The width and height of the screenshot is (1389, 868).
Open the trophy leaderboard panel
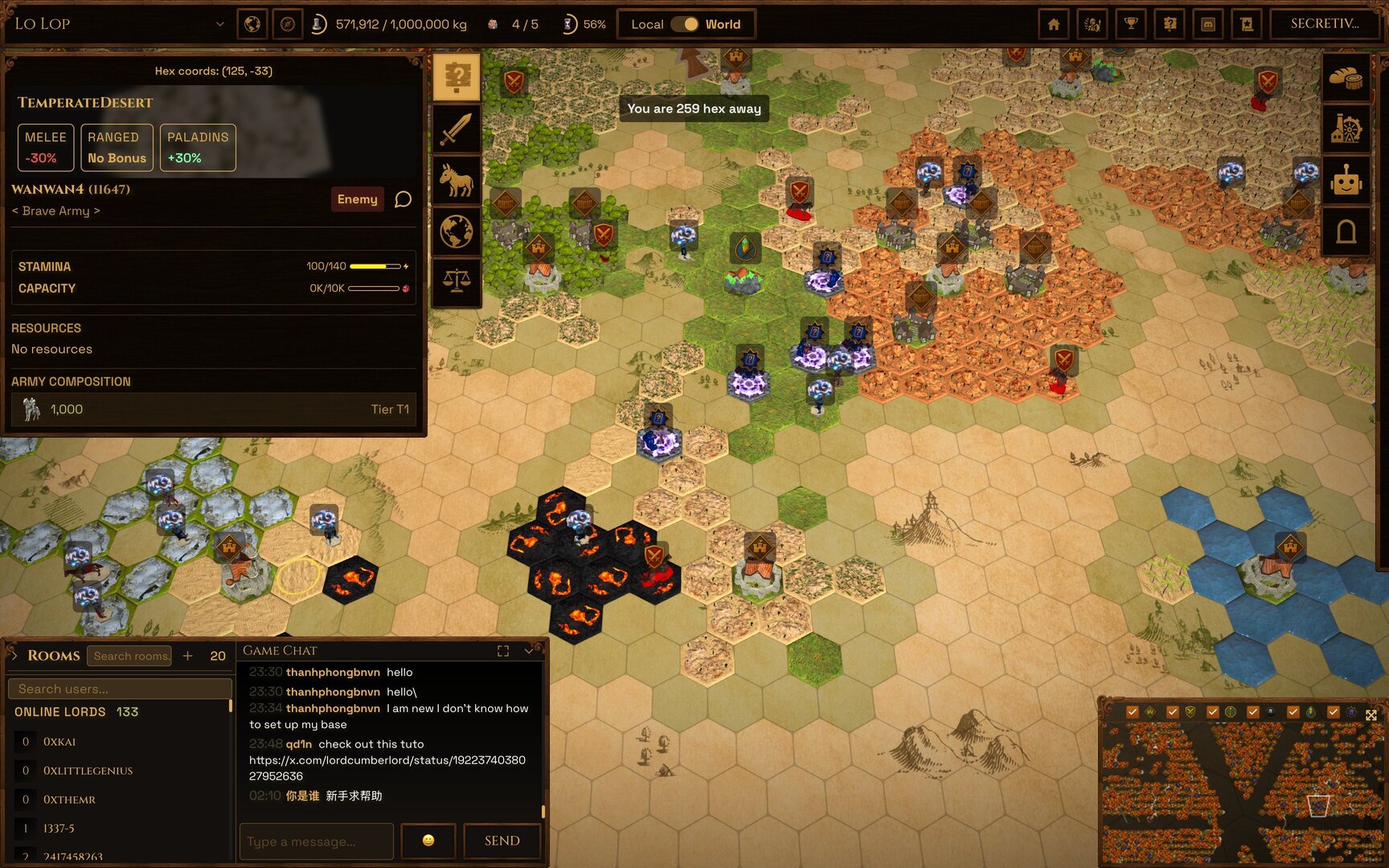pos(1130,24)
